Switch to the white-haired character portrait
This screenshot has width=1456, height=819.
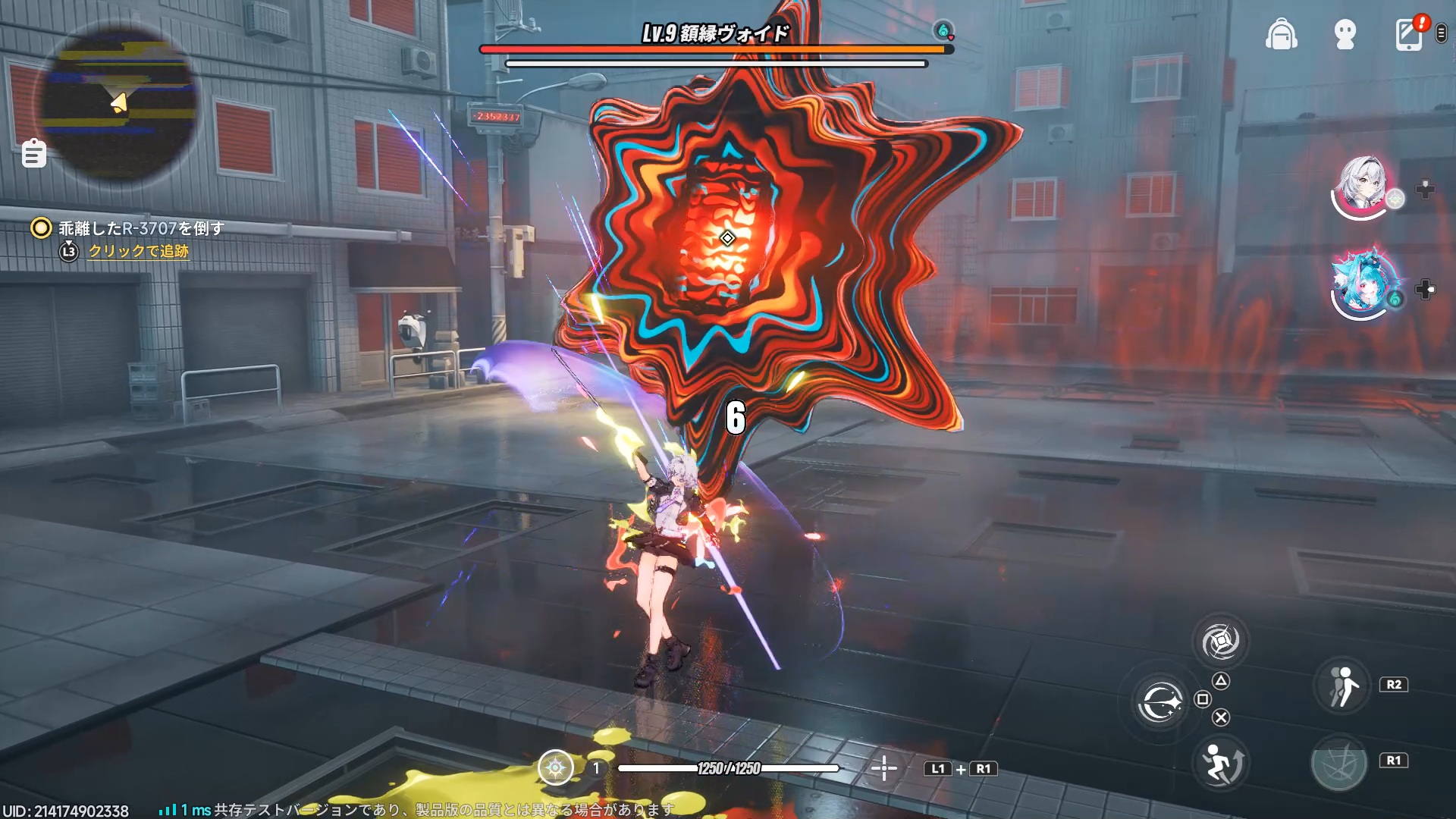(x=1363, y=185)
